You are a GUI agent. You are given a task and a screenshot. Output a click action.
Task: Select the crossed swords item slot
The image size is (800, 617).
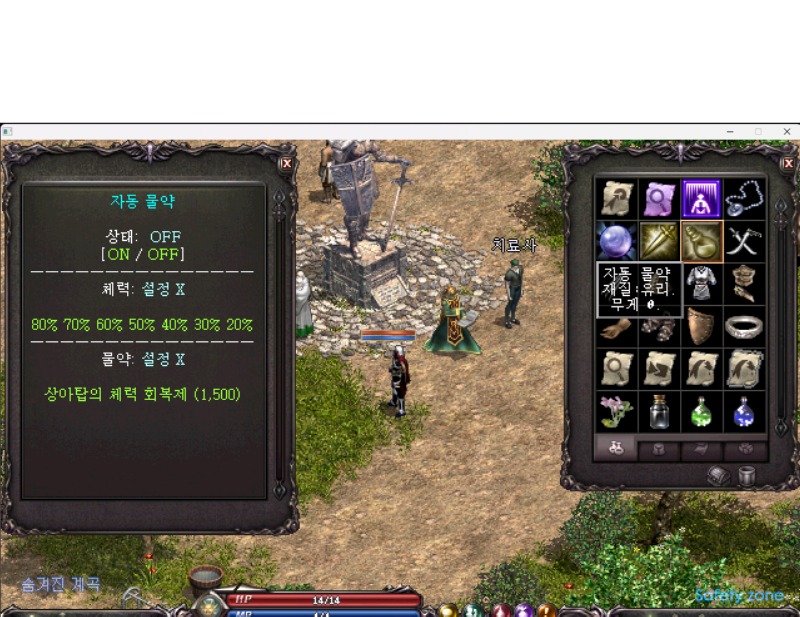(x=744, y=241)
